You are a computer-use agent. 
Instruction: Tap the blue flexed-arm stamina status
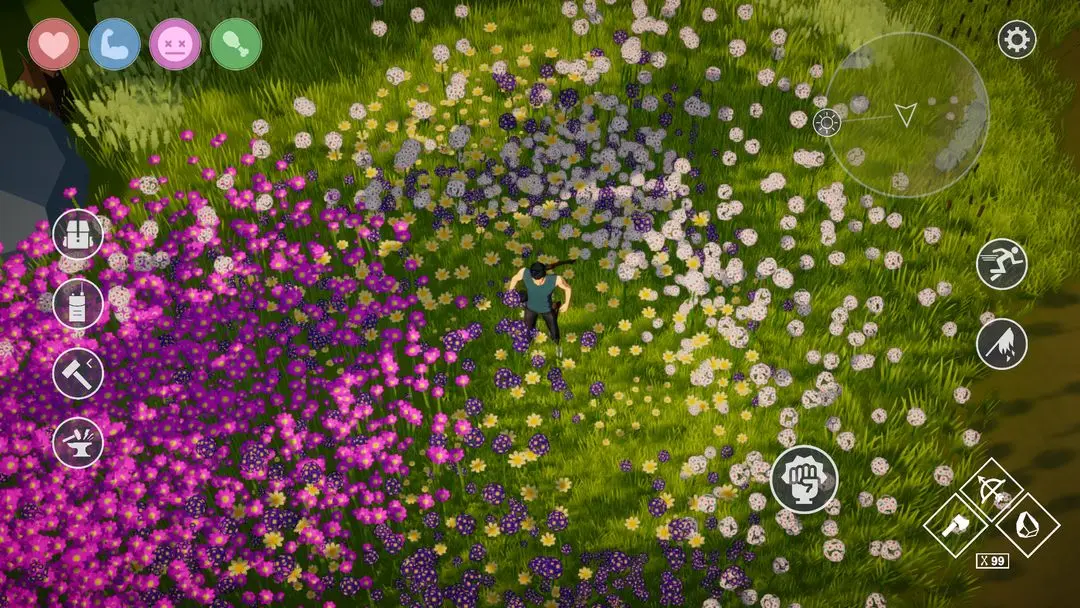tap(114, 44)
